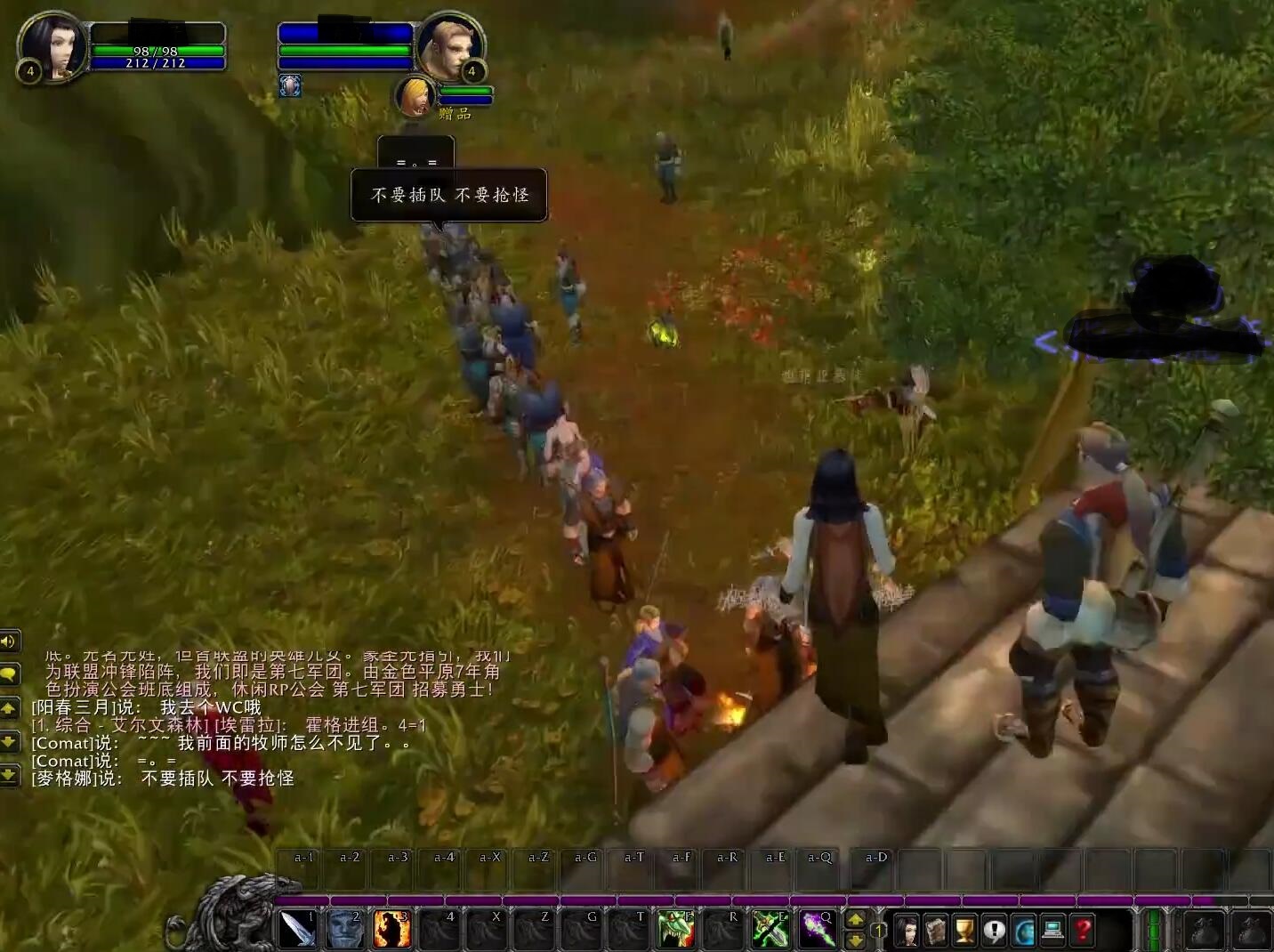This screenshot has height=952, width=1274.
Task: Open the spellbook
Action: coord(936,931)
